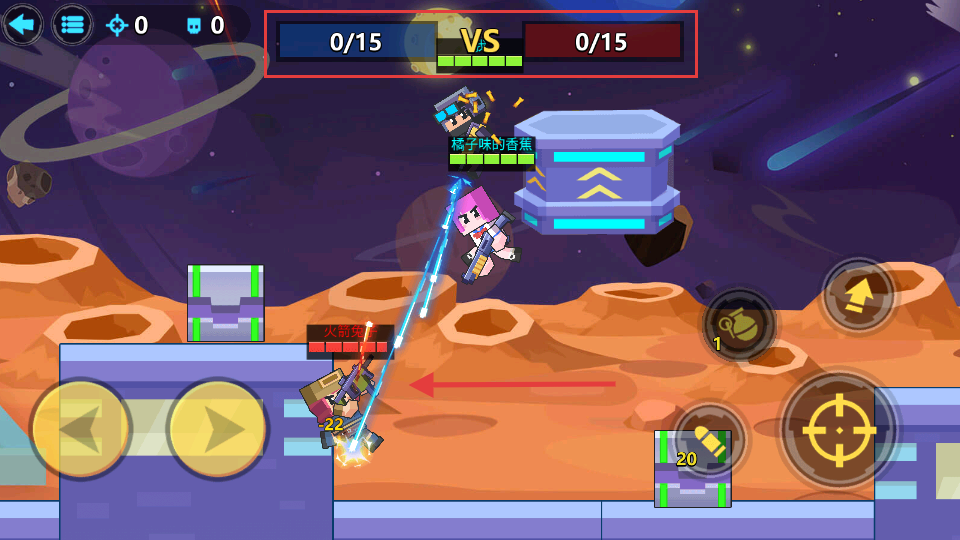Jump with the yellow up-arrow button

(858, 295)
